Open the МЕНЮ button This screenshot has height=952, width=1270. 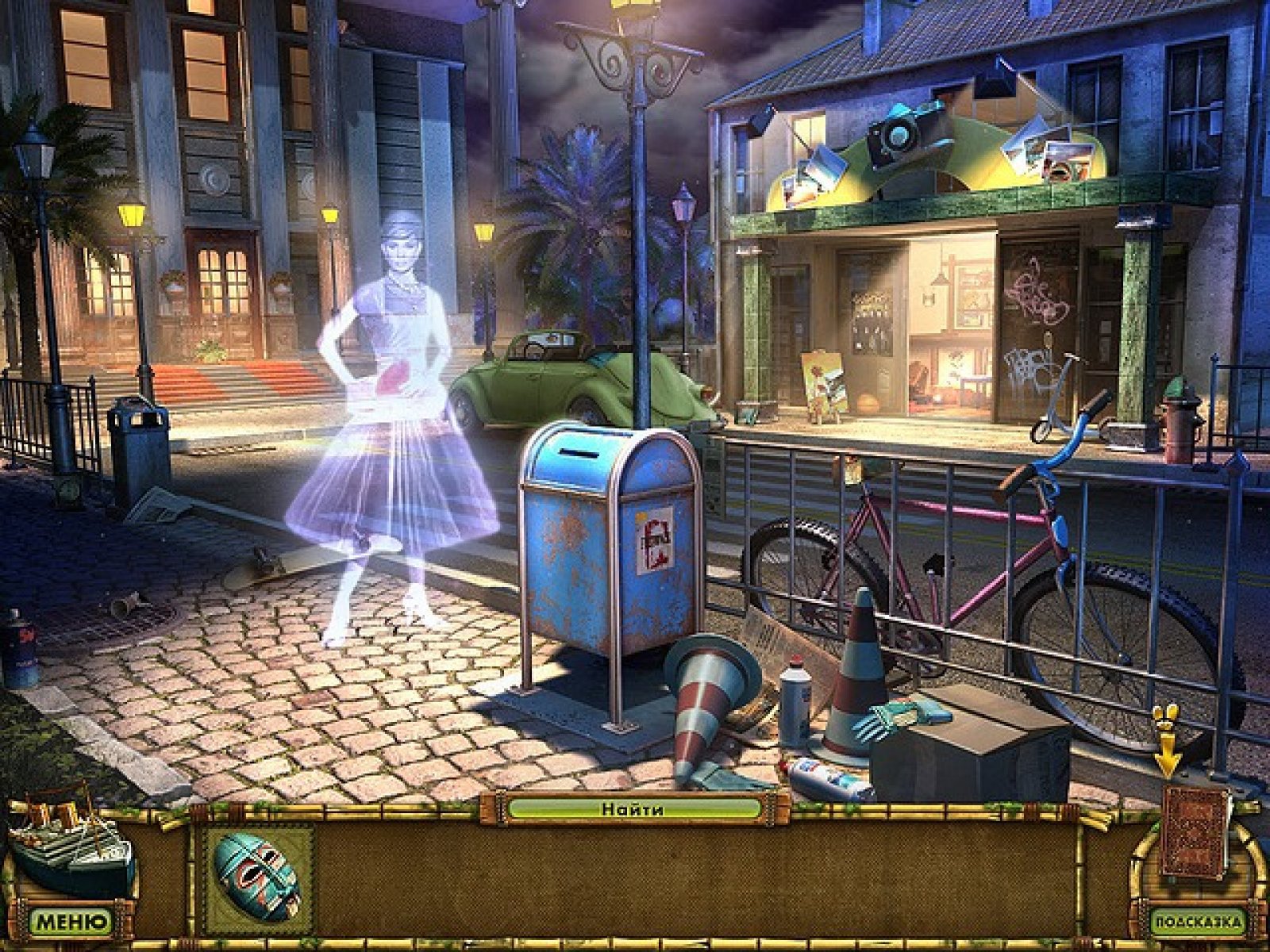(71, 923)
